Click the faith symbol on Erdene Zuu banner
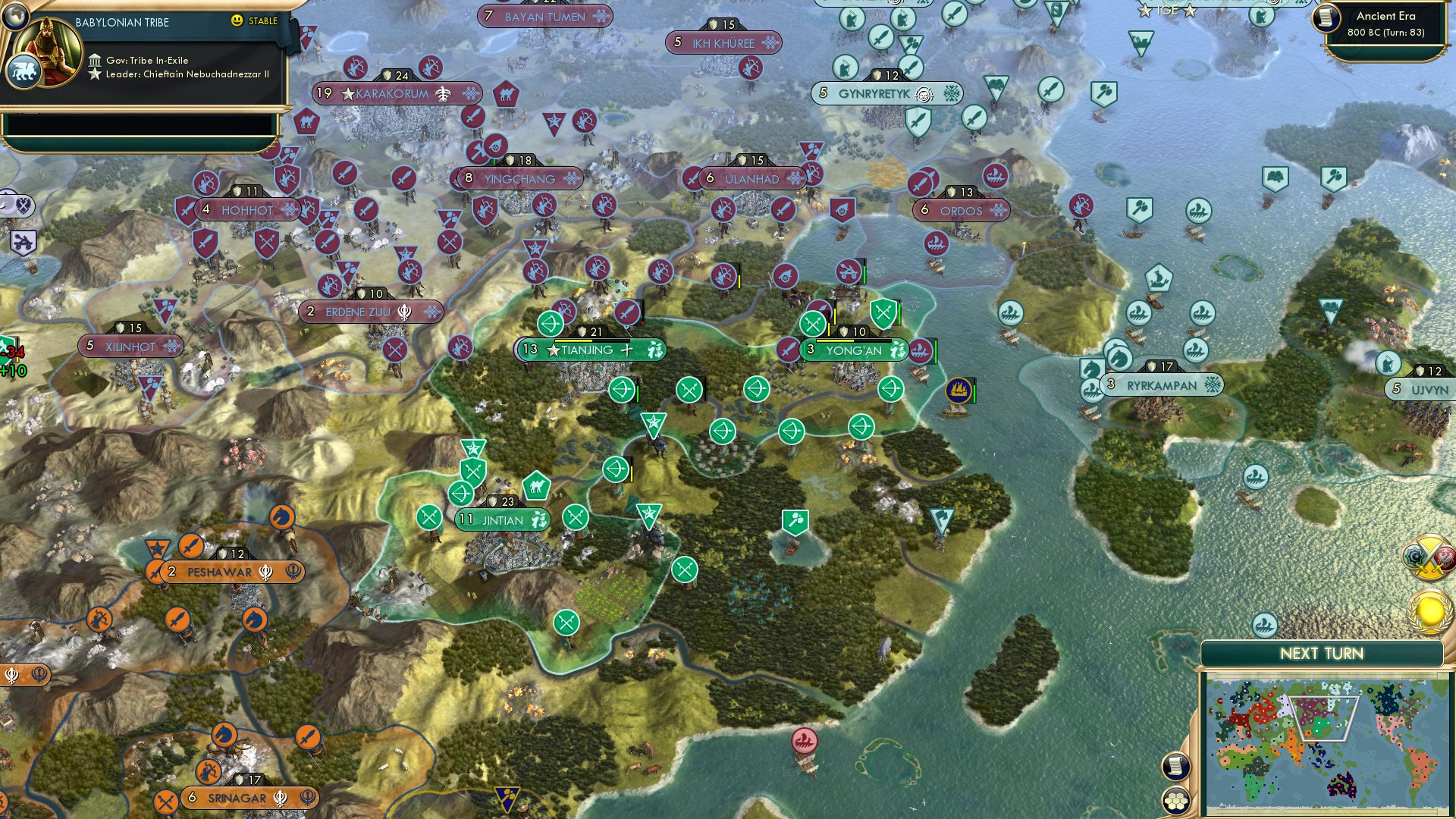Viewport: 1456px width, 819px height. (x=406, y=312)
